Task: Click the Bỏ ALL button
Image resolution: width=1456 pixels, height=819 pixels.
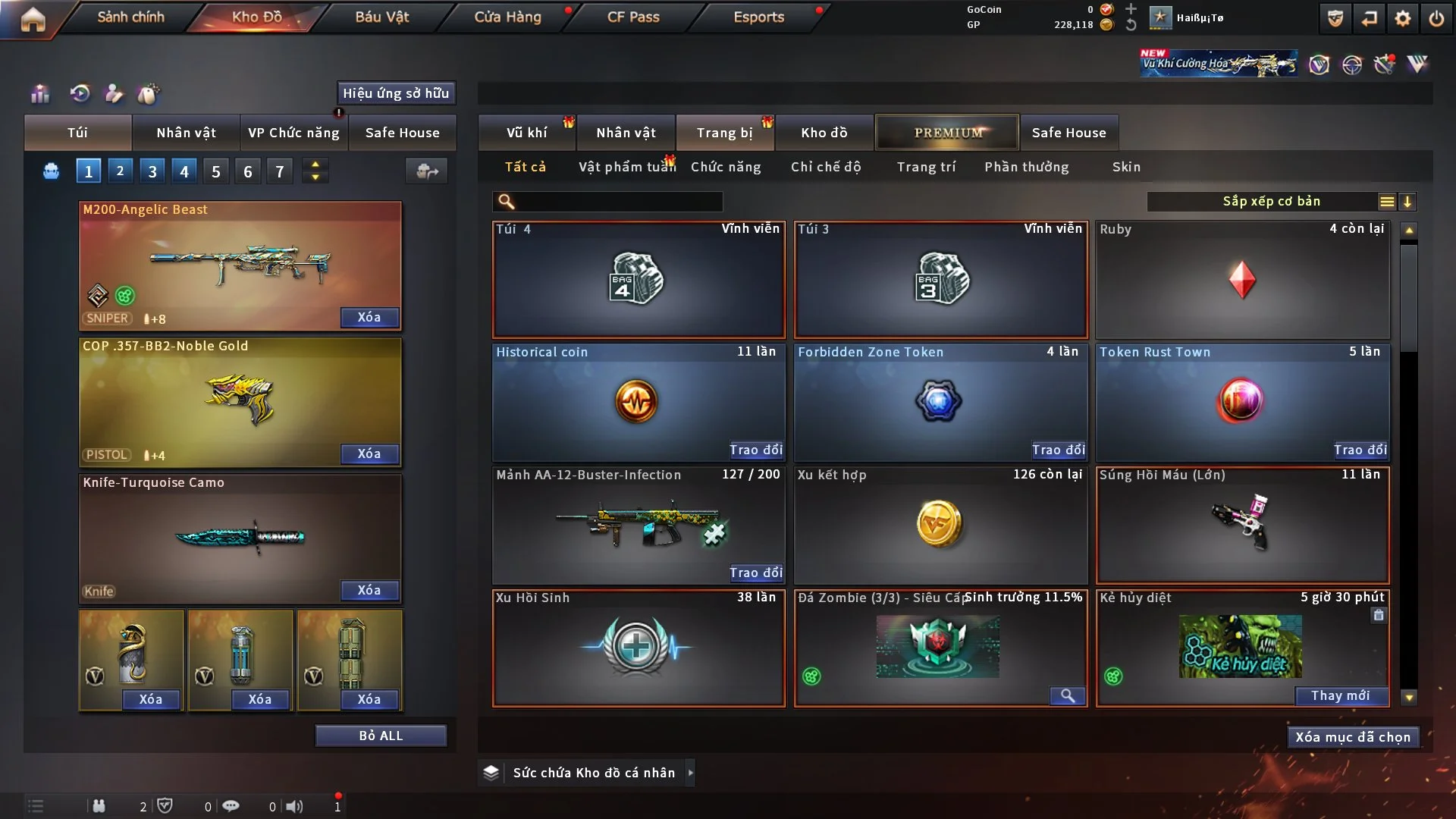Action: pos(381,736)
